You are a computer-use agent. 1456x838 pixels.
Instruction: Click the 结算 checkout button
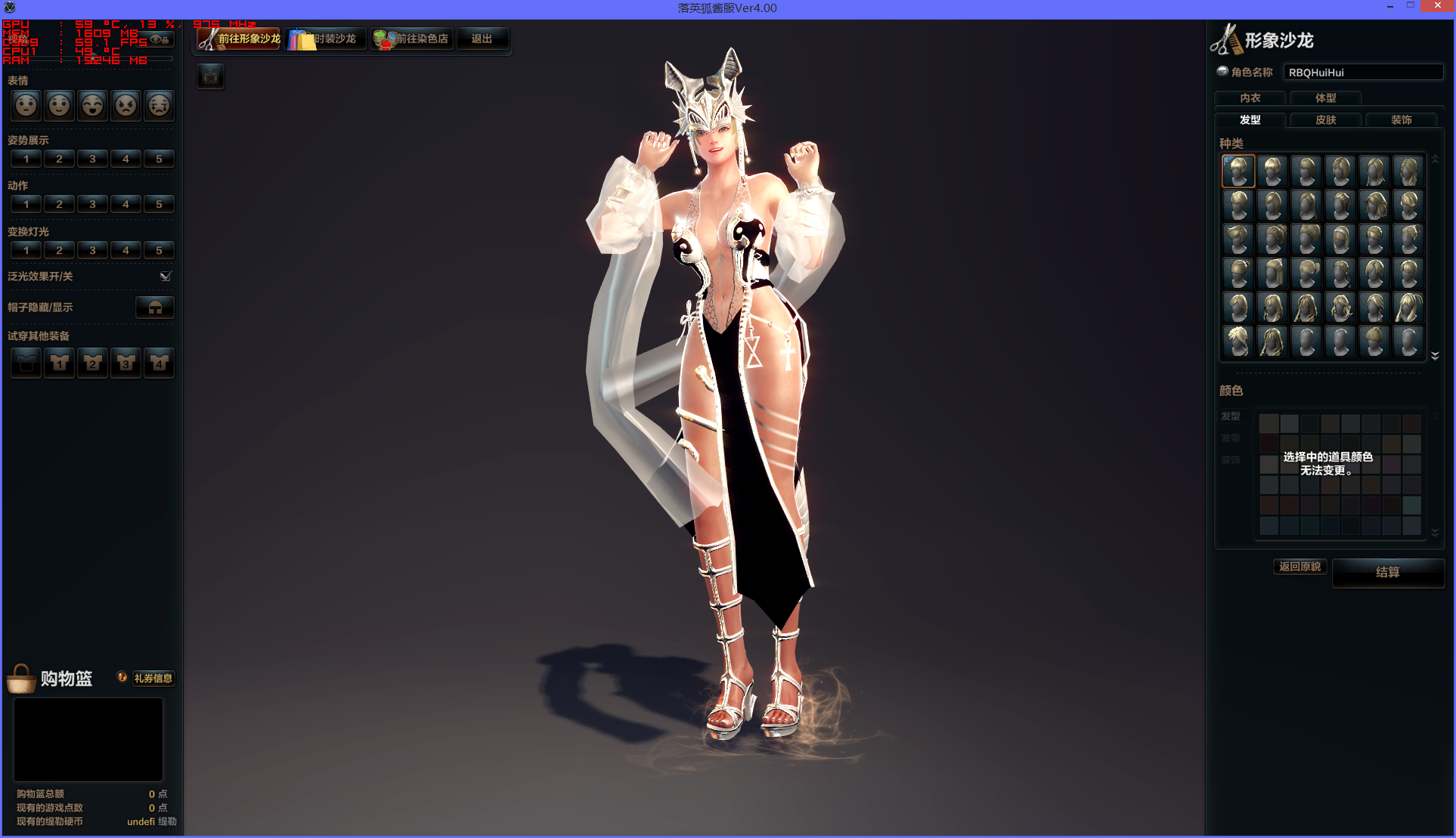point(1388,573)
